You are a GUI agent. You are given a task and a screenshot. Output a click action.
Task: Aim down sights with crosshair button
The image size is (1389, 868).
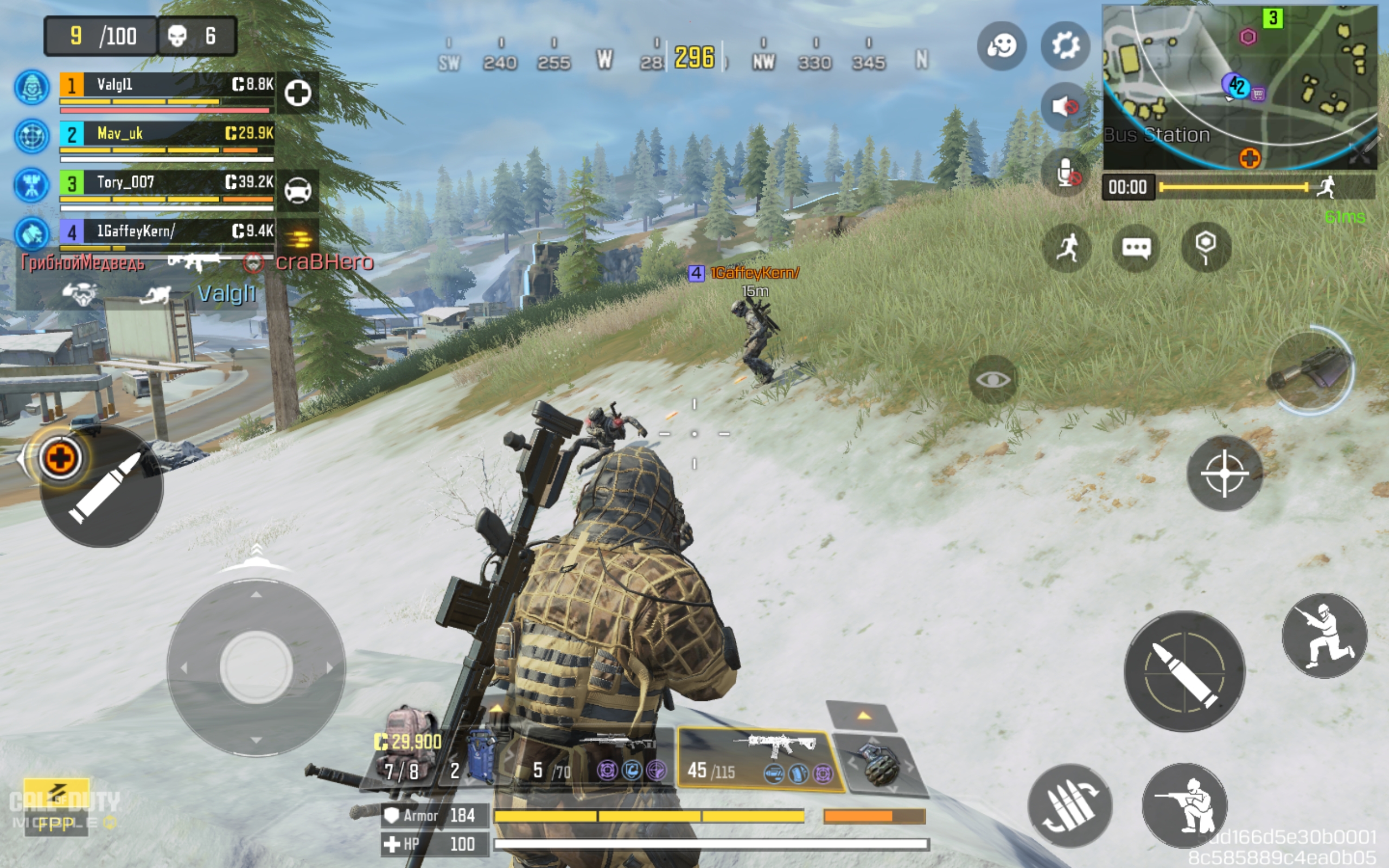[1224, 474]
